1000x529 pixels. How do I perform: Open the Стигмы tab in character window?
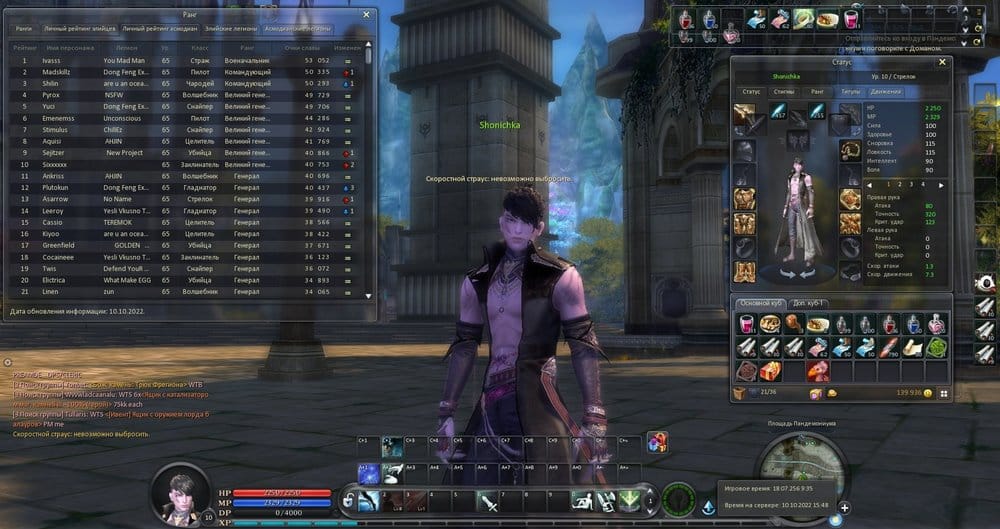783,91
